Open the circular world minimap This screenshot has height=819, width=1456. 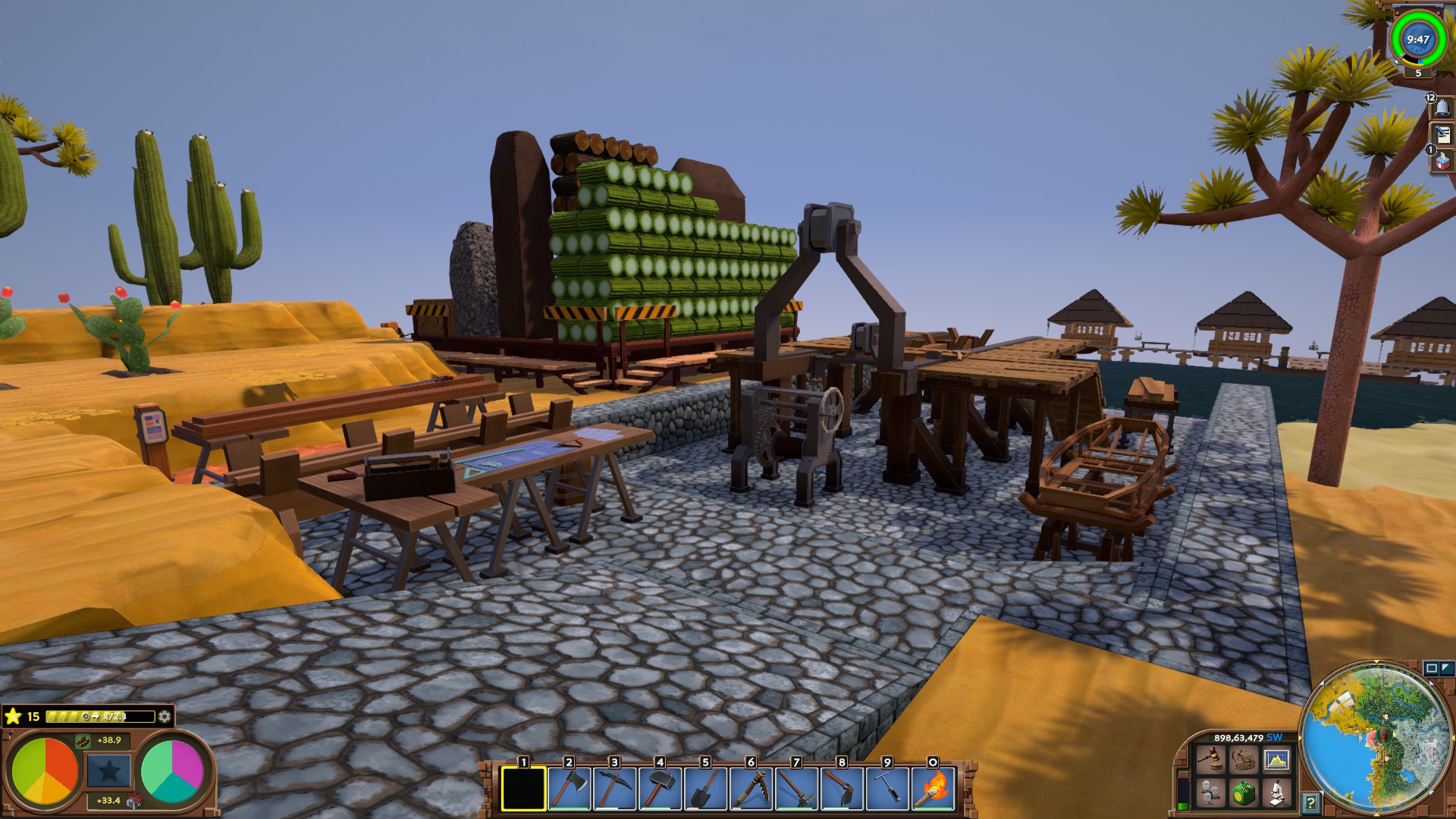pyautogui.click(x=1376, y=737)
